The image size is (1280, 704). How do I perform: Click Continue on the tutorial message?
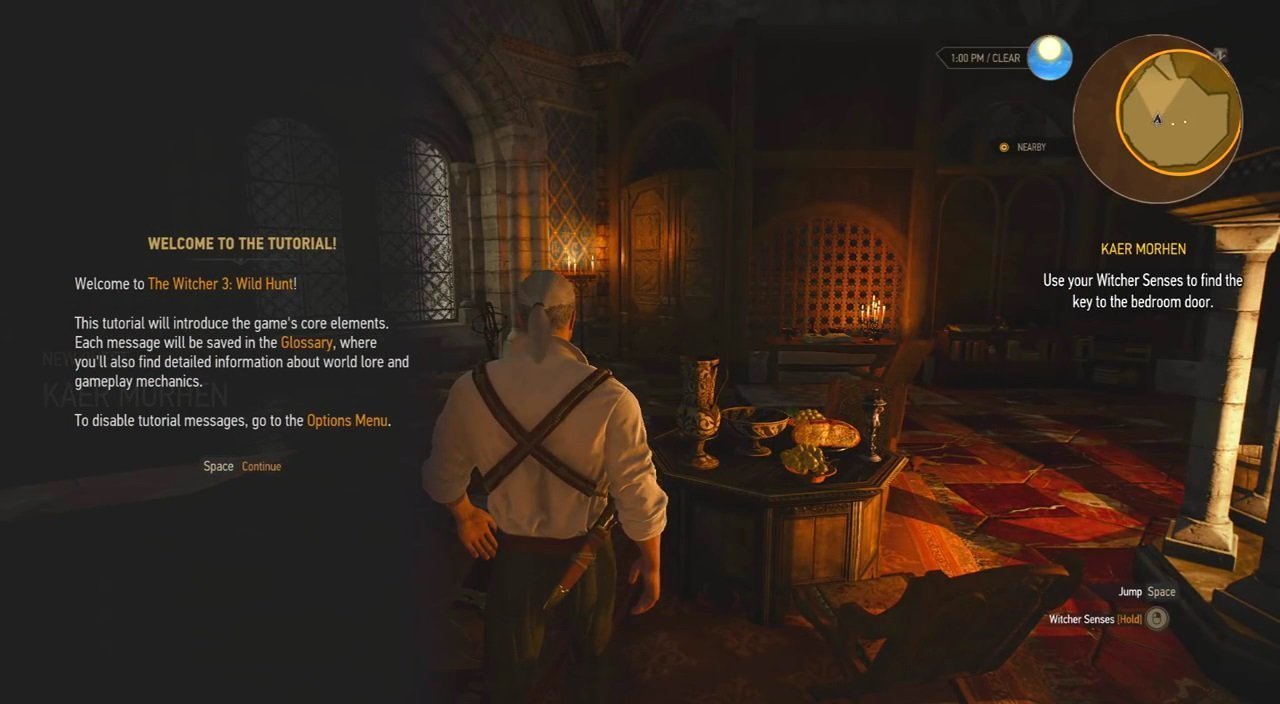click(x=261, y=467)
